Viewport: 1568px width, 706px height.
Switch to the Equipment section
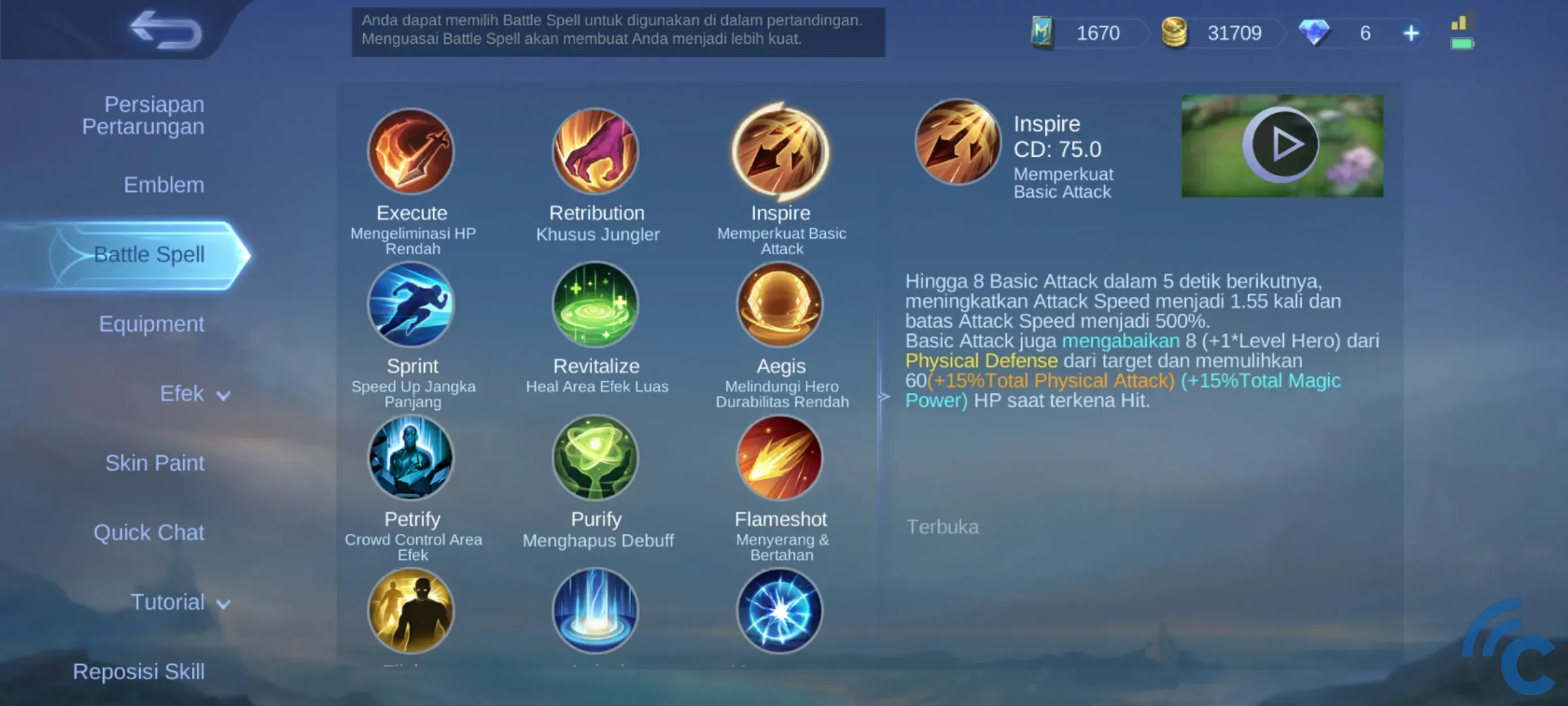coord(152,324)
